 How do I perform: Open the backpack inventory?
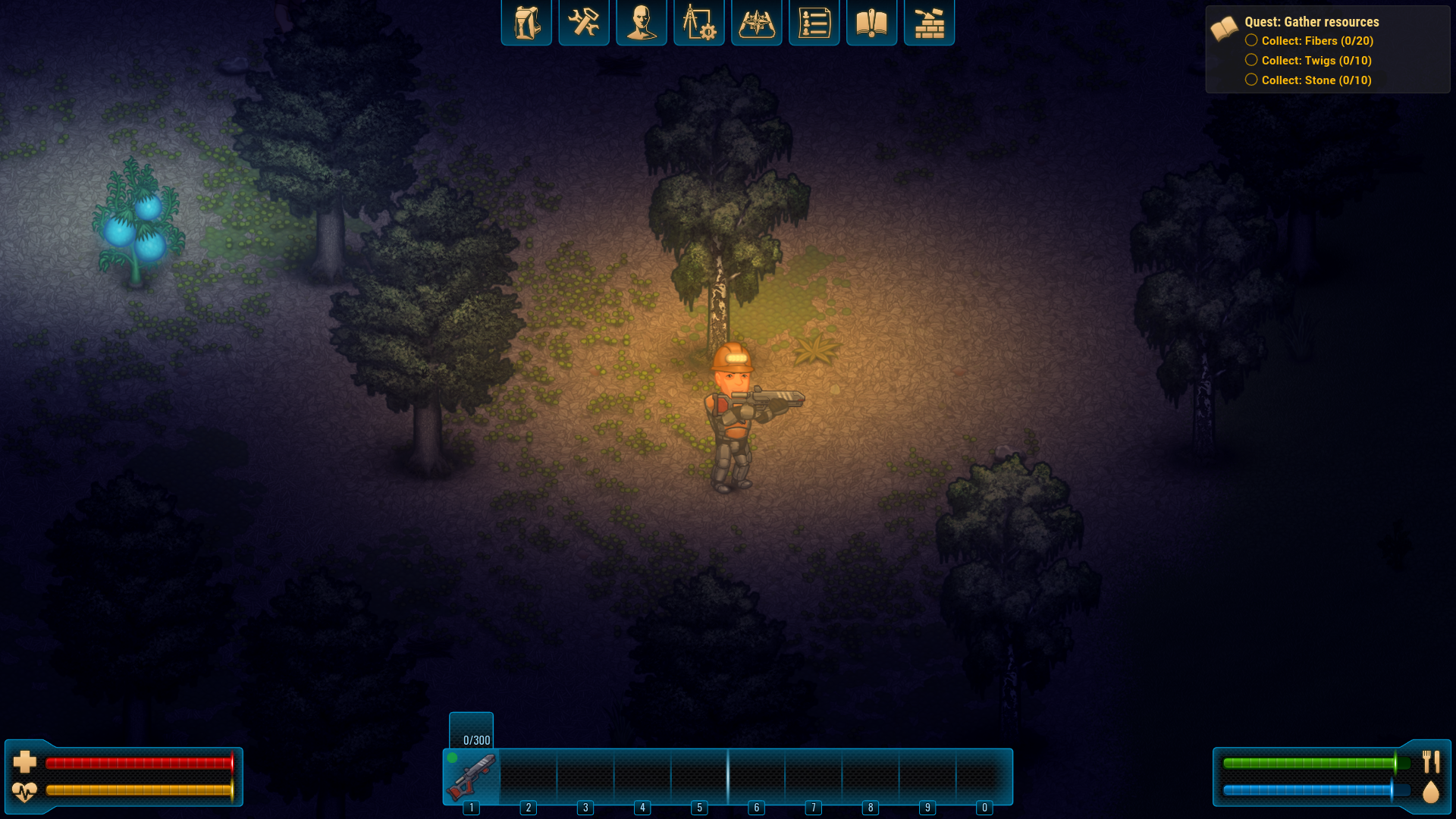(x=526, y=22)
